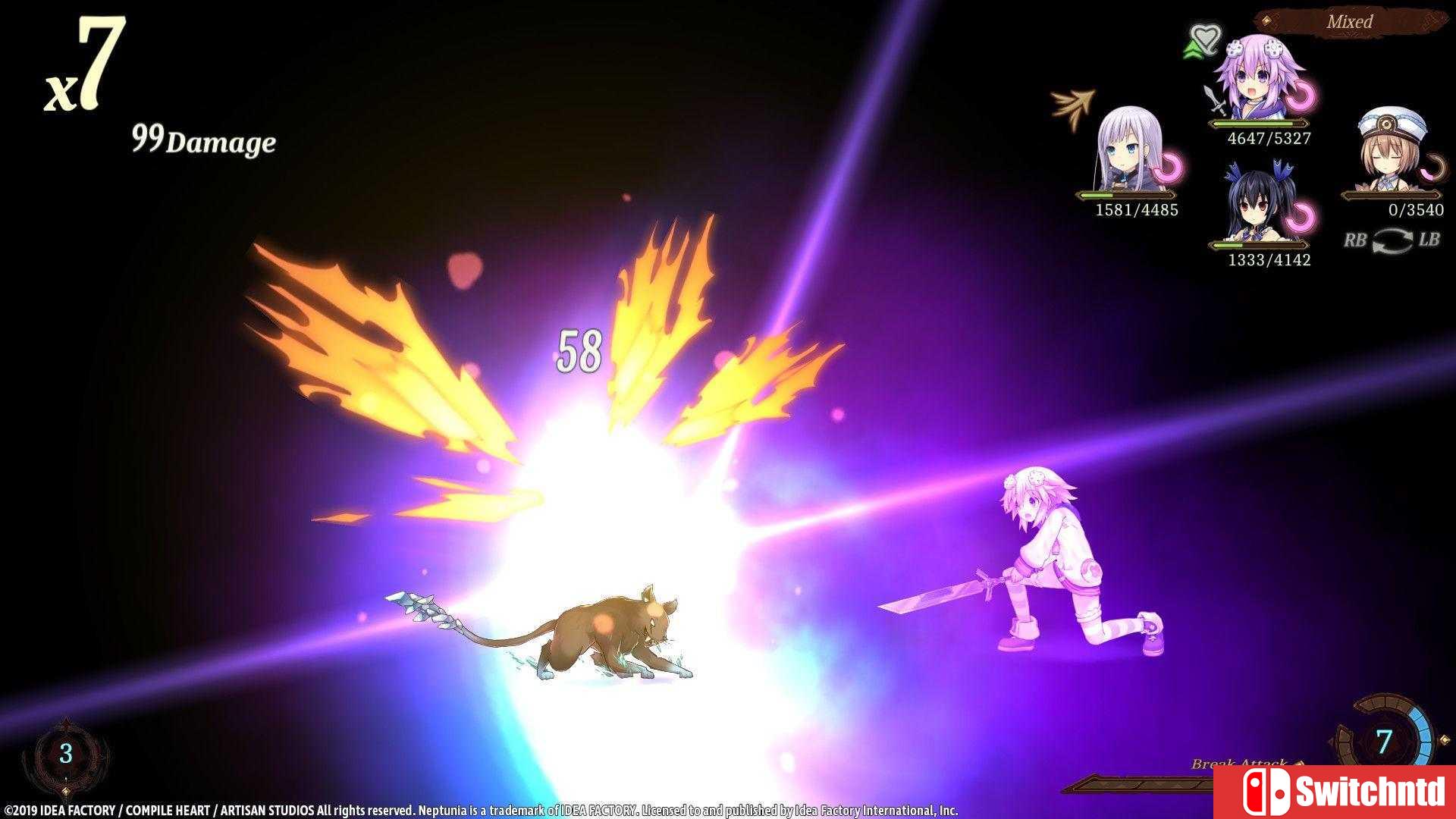Toggle the pink gauge next to the silver-haired character
This screenshot has width=1456, height=819.
(x=1168, y=167)
